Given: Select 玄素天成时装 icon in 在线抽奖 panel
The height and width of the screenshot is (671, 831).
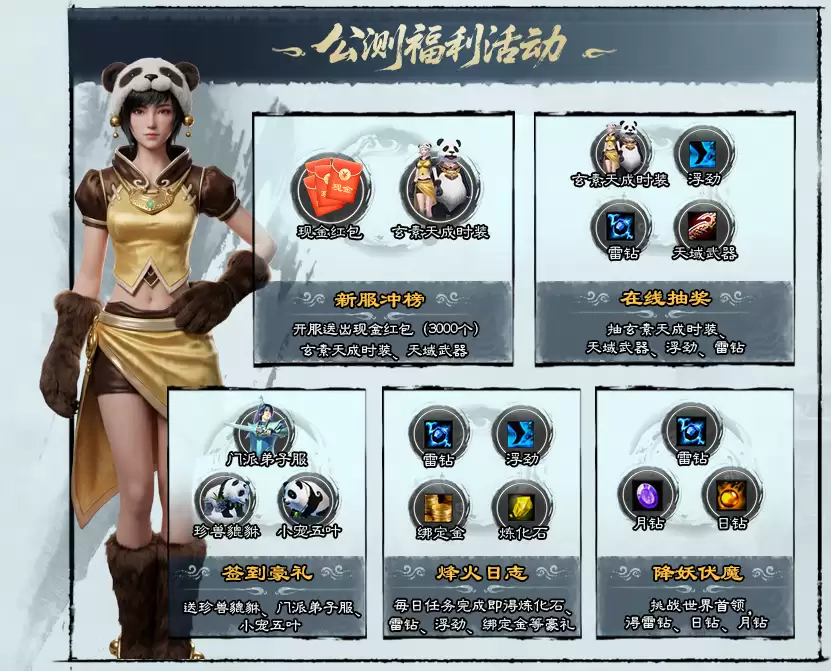Looking at the screenshot, I should click(x=620, y=148).
